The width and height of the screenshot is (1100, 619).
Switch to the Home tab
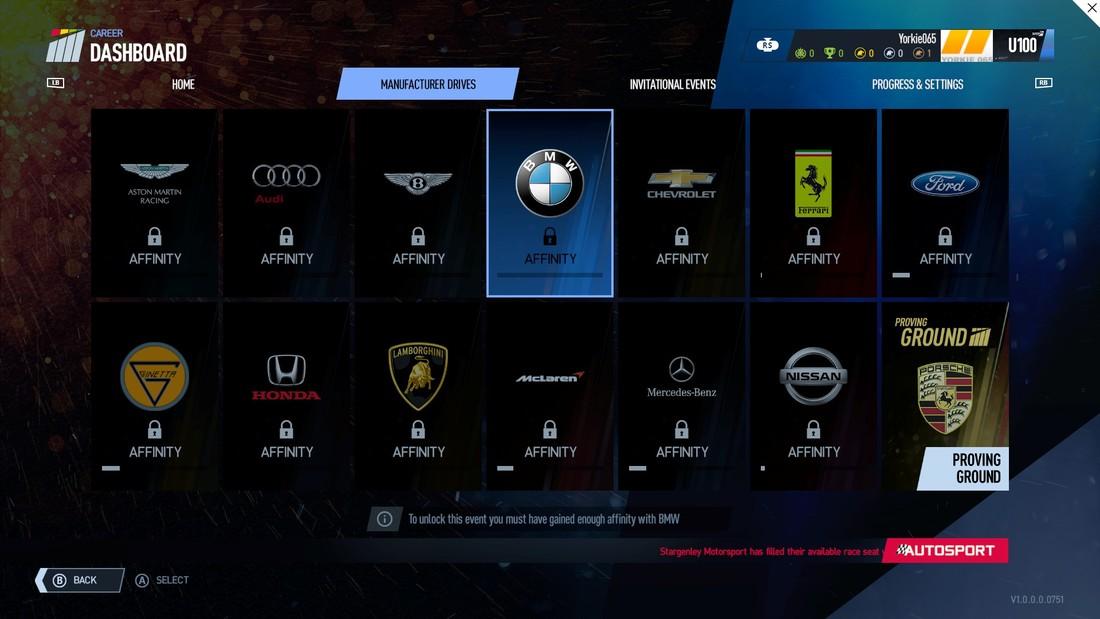tap(183, 84)
